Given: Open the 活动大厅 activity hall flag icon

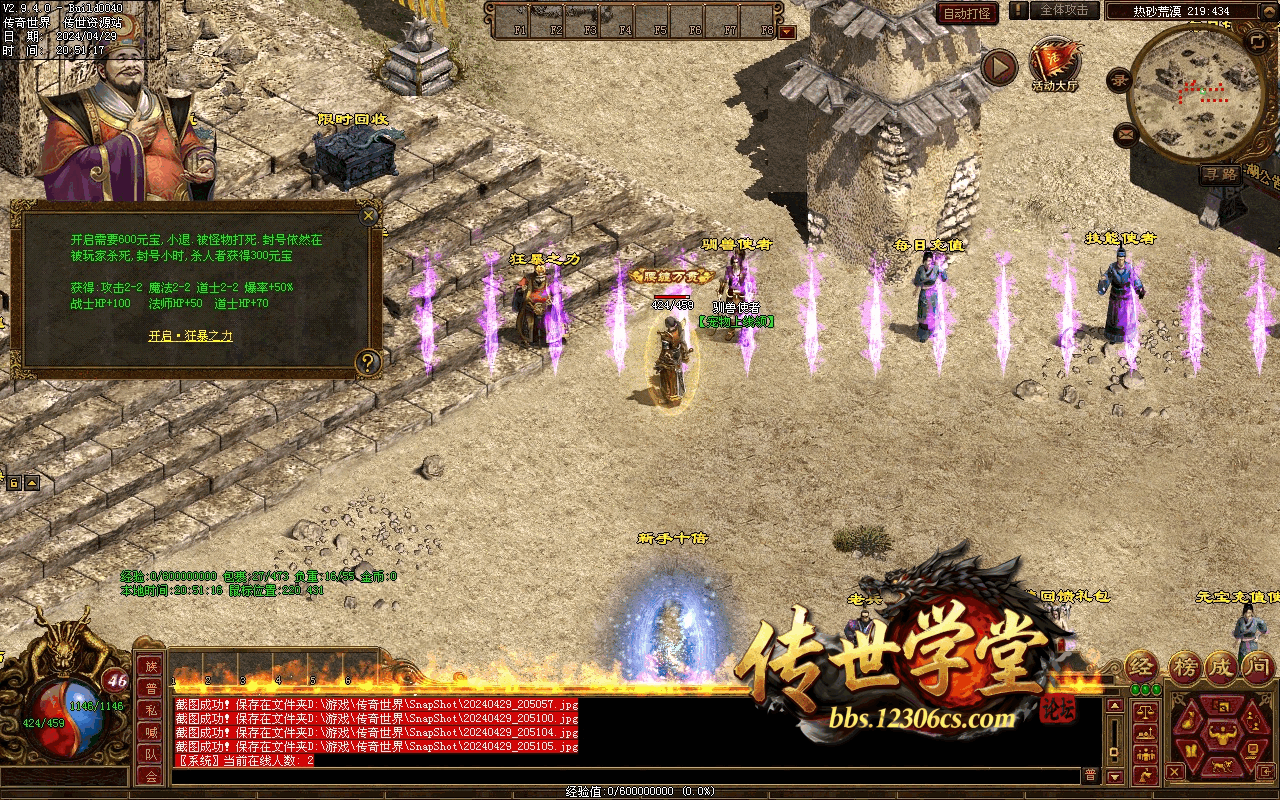Looking at the screenshot, I should pos(1054,62).
